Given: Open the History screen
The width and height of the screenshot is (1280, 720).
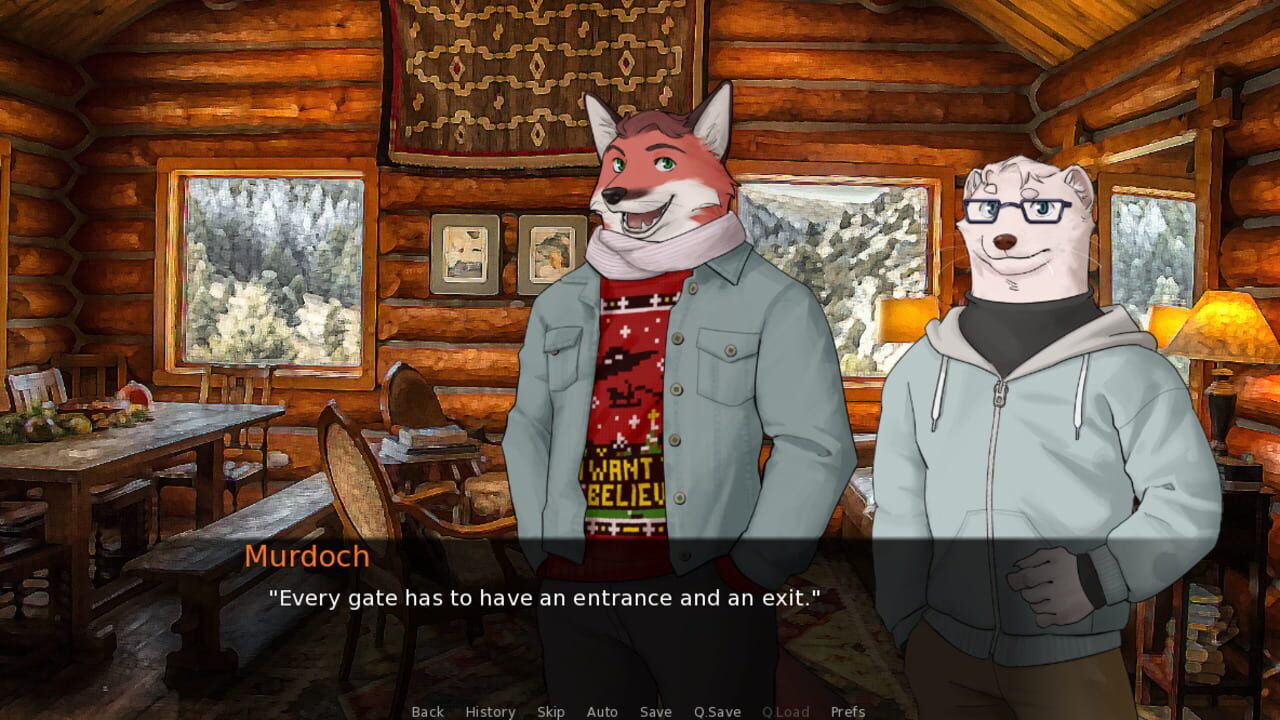Looking at the screenshot, I should (489, 712).
